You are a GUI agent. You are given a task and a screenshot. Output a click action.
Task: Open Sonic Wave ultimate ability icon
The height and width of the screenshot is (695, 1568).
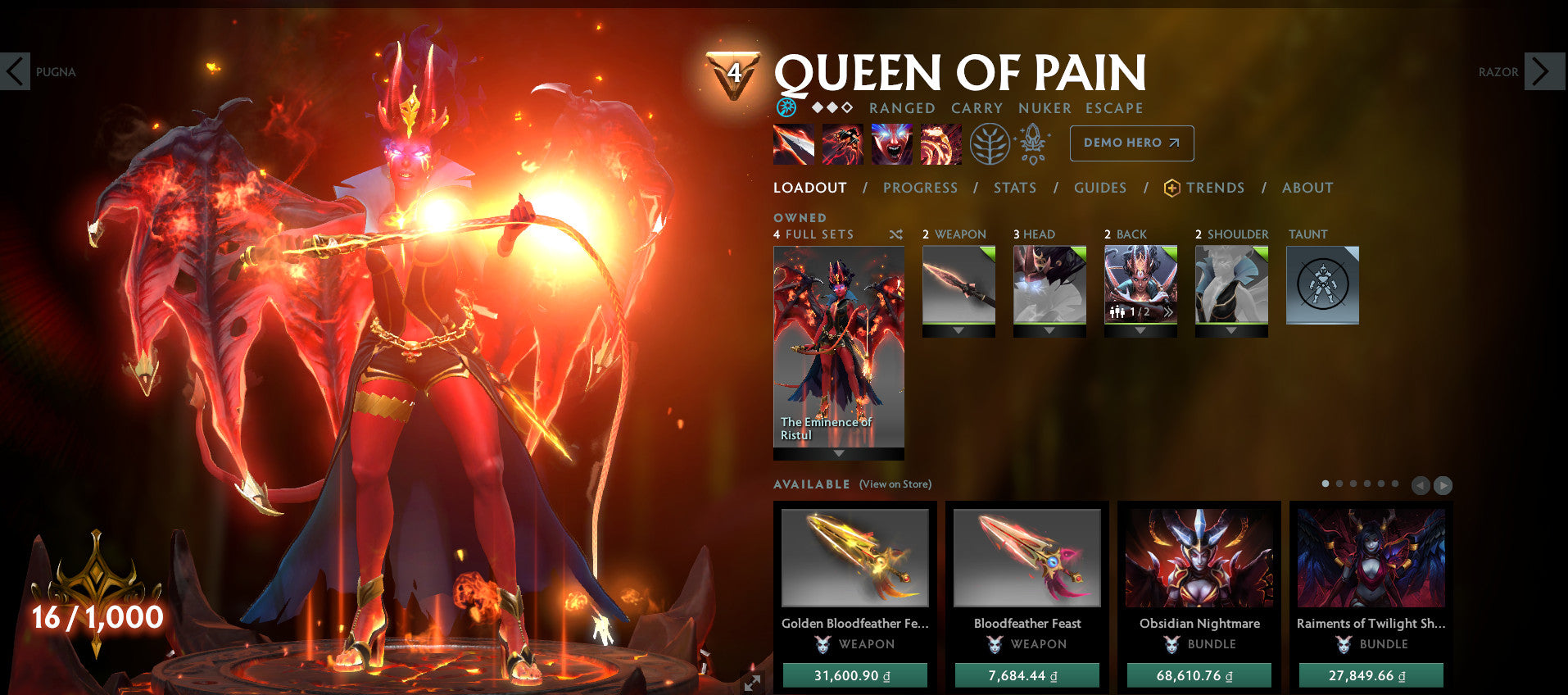(940, 143)
